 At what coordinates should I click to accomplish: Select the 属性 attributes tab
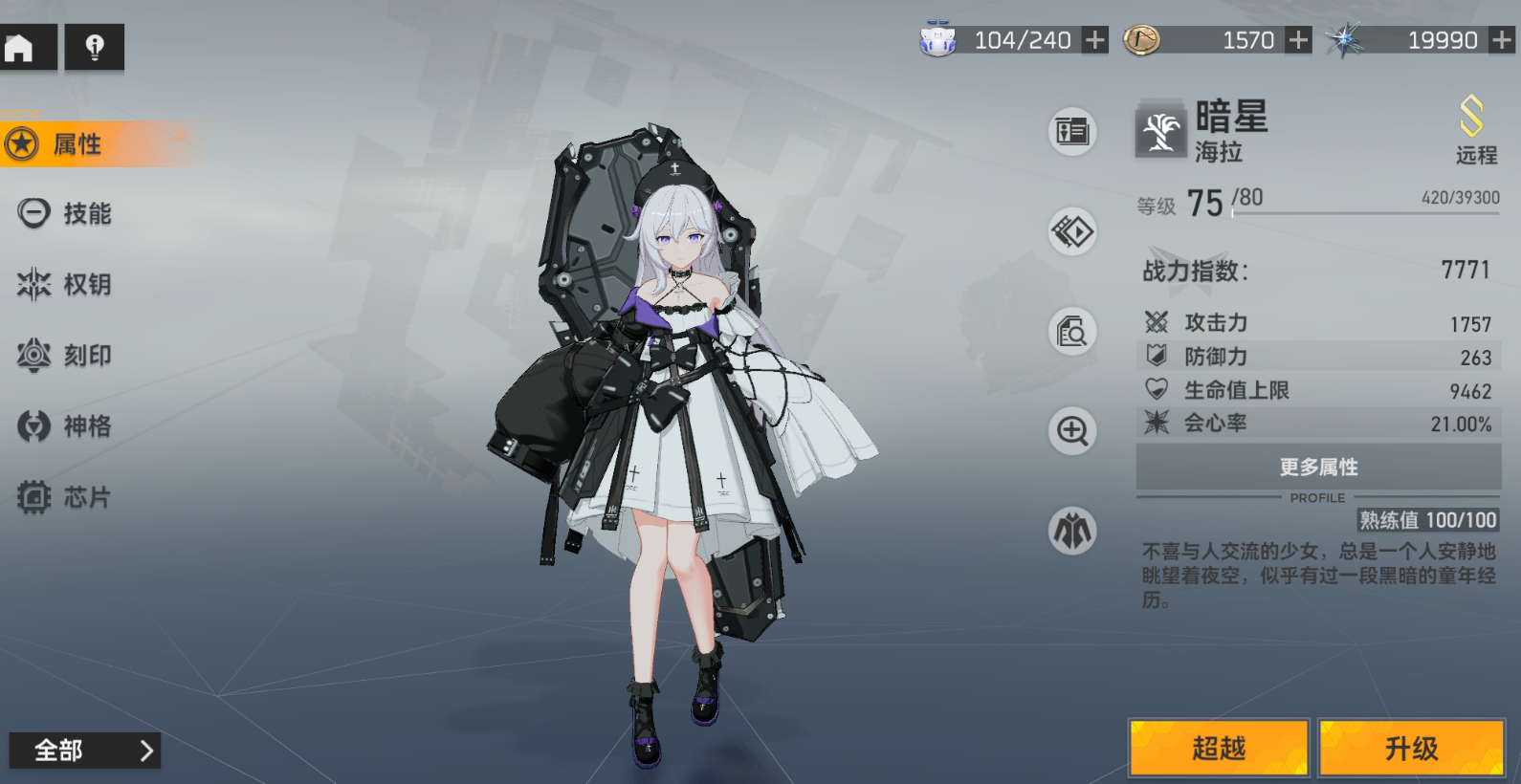coord(77,144)
